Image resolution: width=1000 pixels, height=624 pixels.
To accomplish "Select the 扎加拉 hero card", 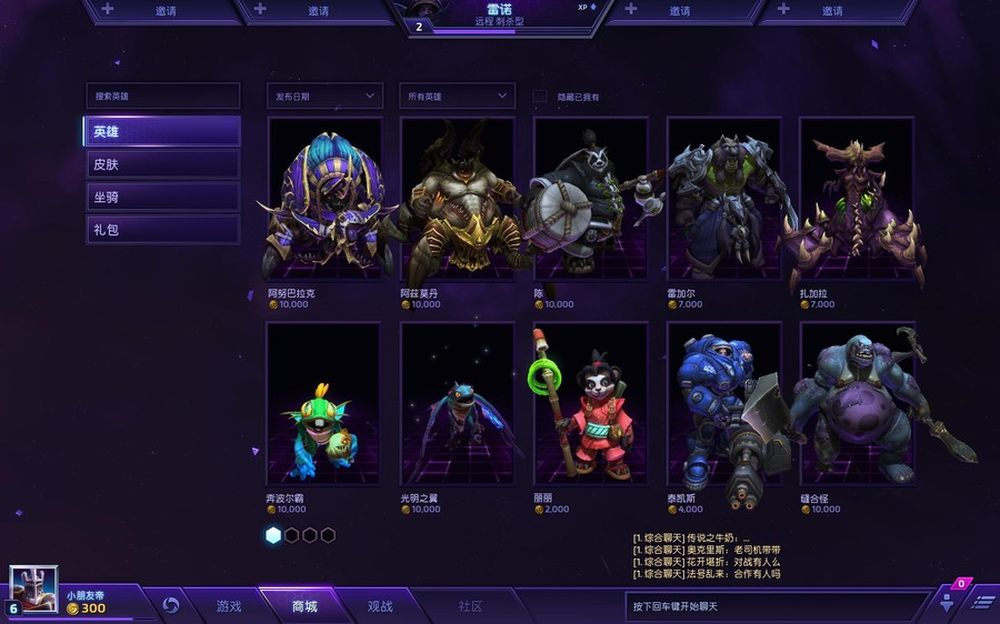I will pyautogui.click(x=856, y=198).
